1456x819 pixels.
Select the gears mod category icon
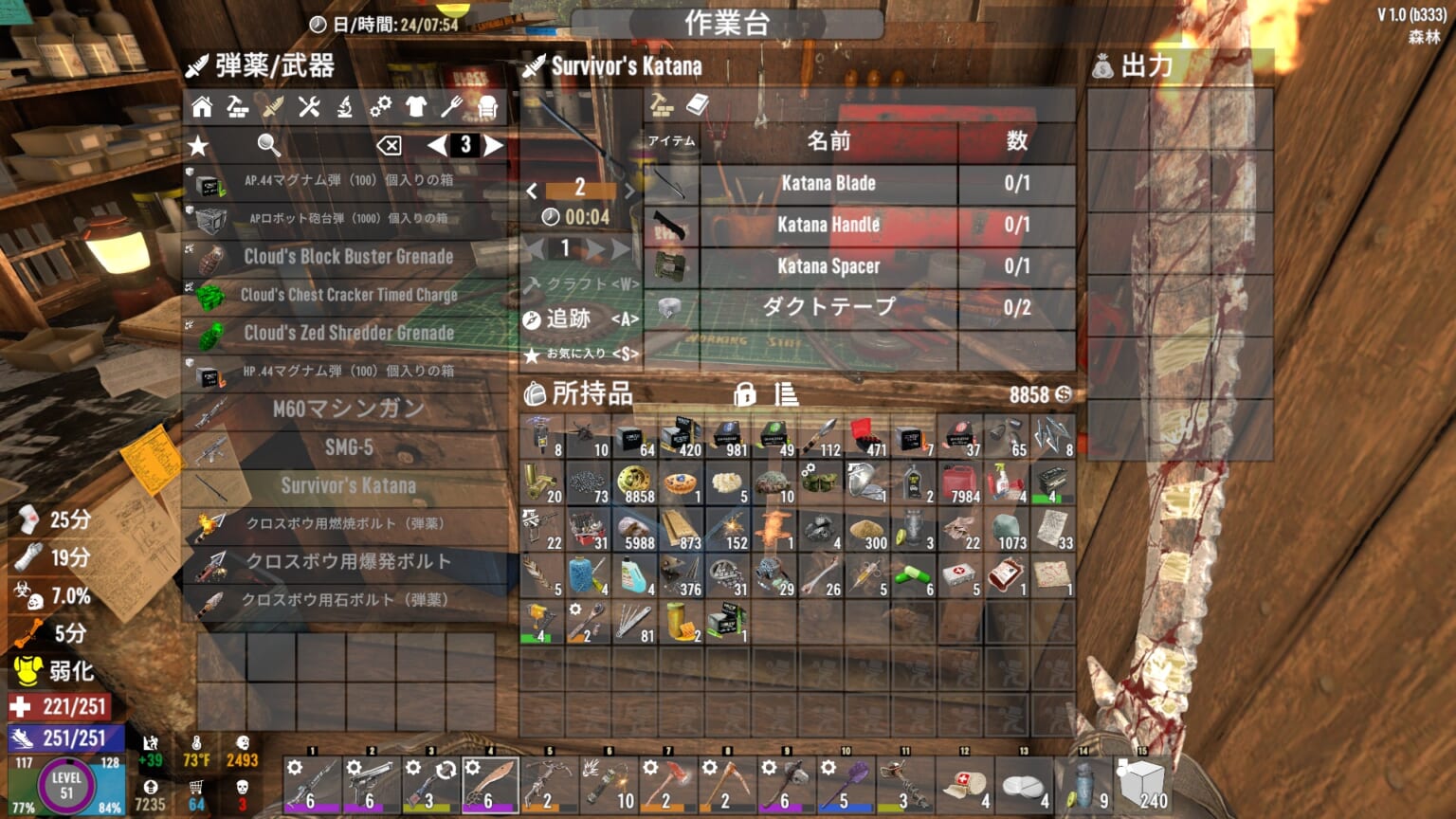pyautogui.click(x=382, y=107)
